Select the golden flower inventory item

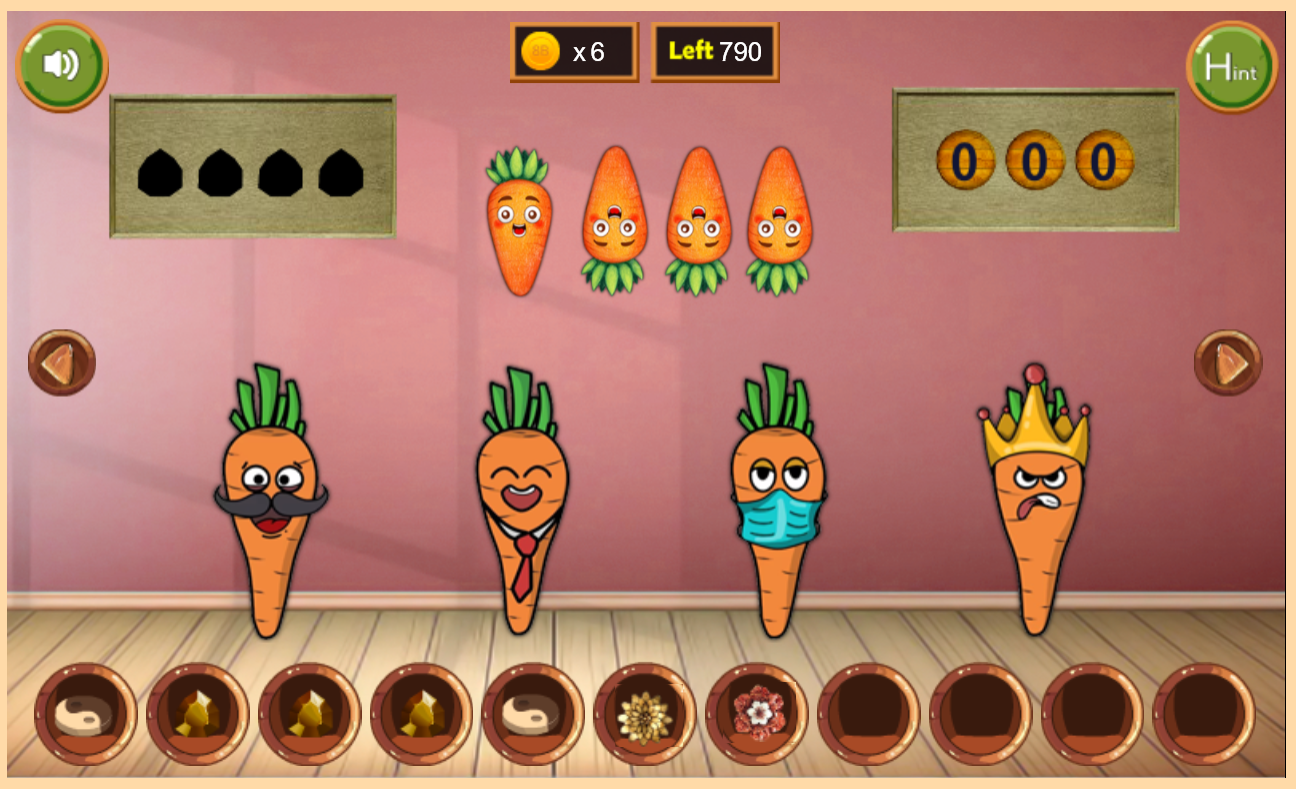pos(642,715)
